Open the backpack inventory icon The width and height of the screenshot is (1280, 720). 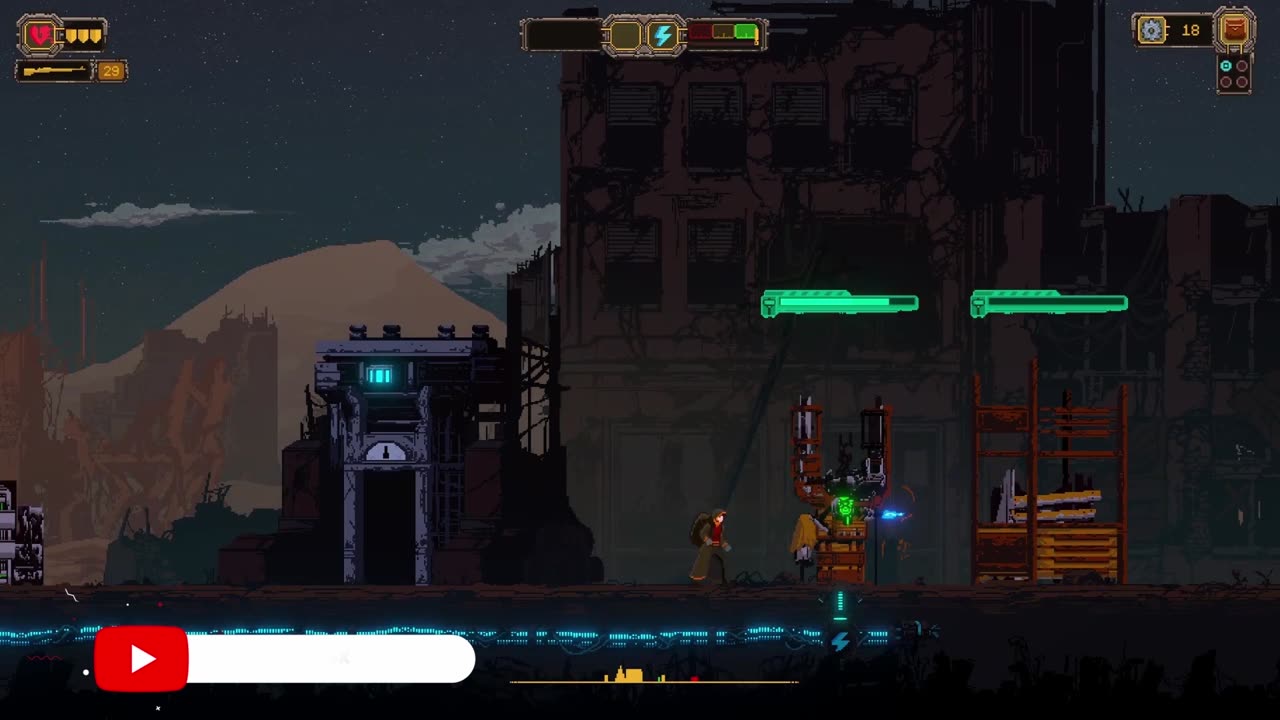coord(1235,31)
